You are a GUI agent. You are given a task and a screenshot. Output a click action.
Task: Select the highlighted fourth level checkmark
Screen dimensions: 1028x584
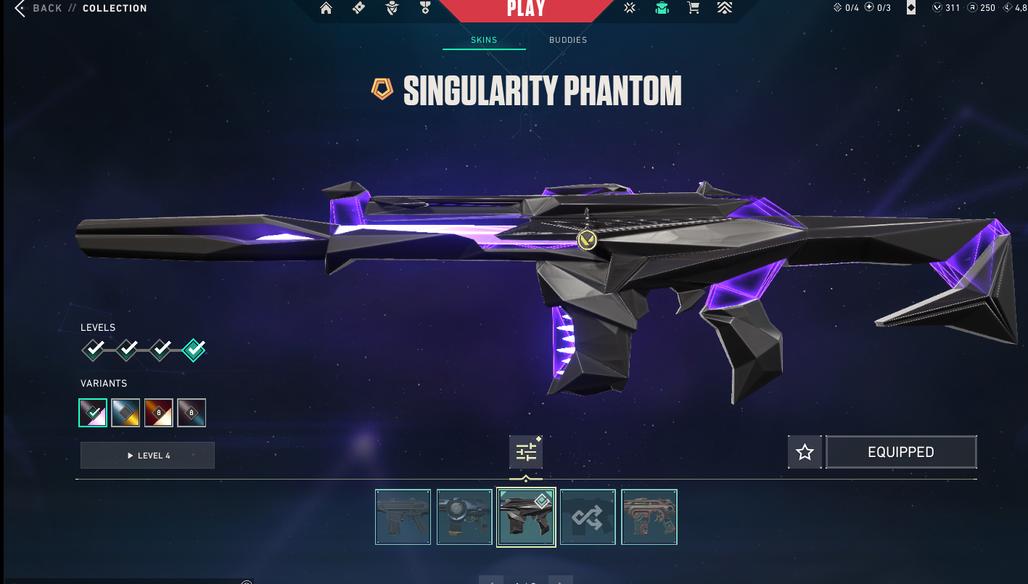point(194,350)
